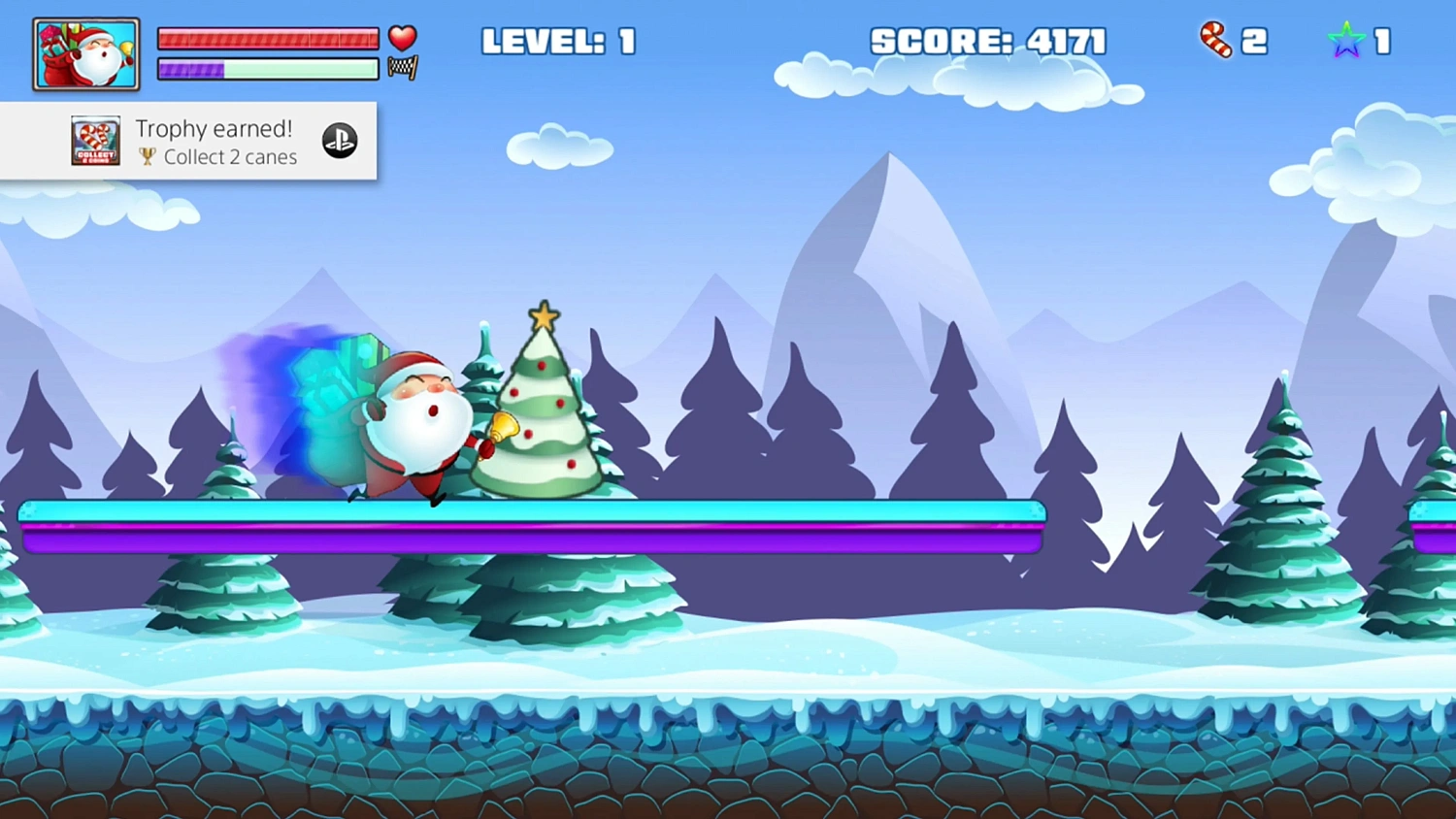
Task: Click the candy cane counter icon
Action: tap(1215, 41)
